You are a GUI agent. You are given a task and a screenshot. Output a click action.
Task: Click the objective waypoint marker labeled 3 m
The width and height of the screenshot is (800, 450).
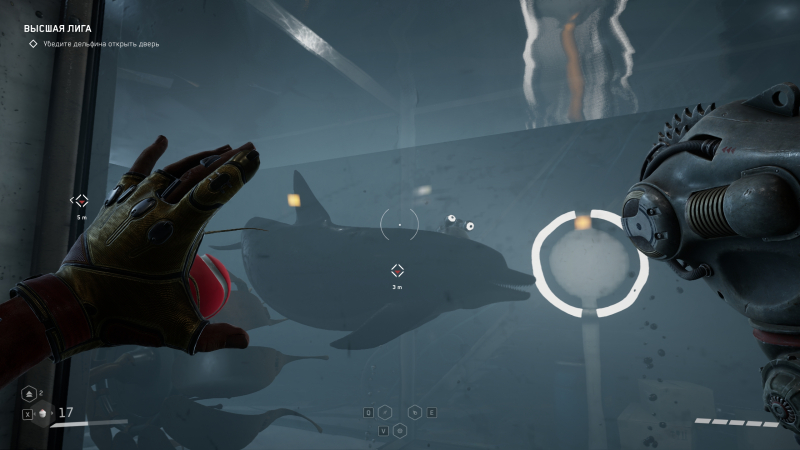click(x=397, y=271)
